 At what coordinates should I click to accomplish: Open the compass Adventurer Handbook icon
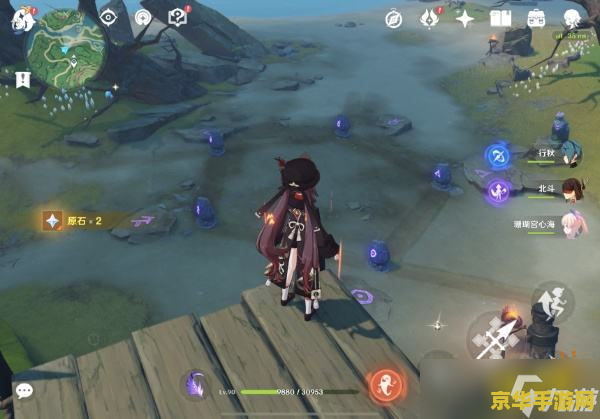click(x=395, y=18)
